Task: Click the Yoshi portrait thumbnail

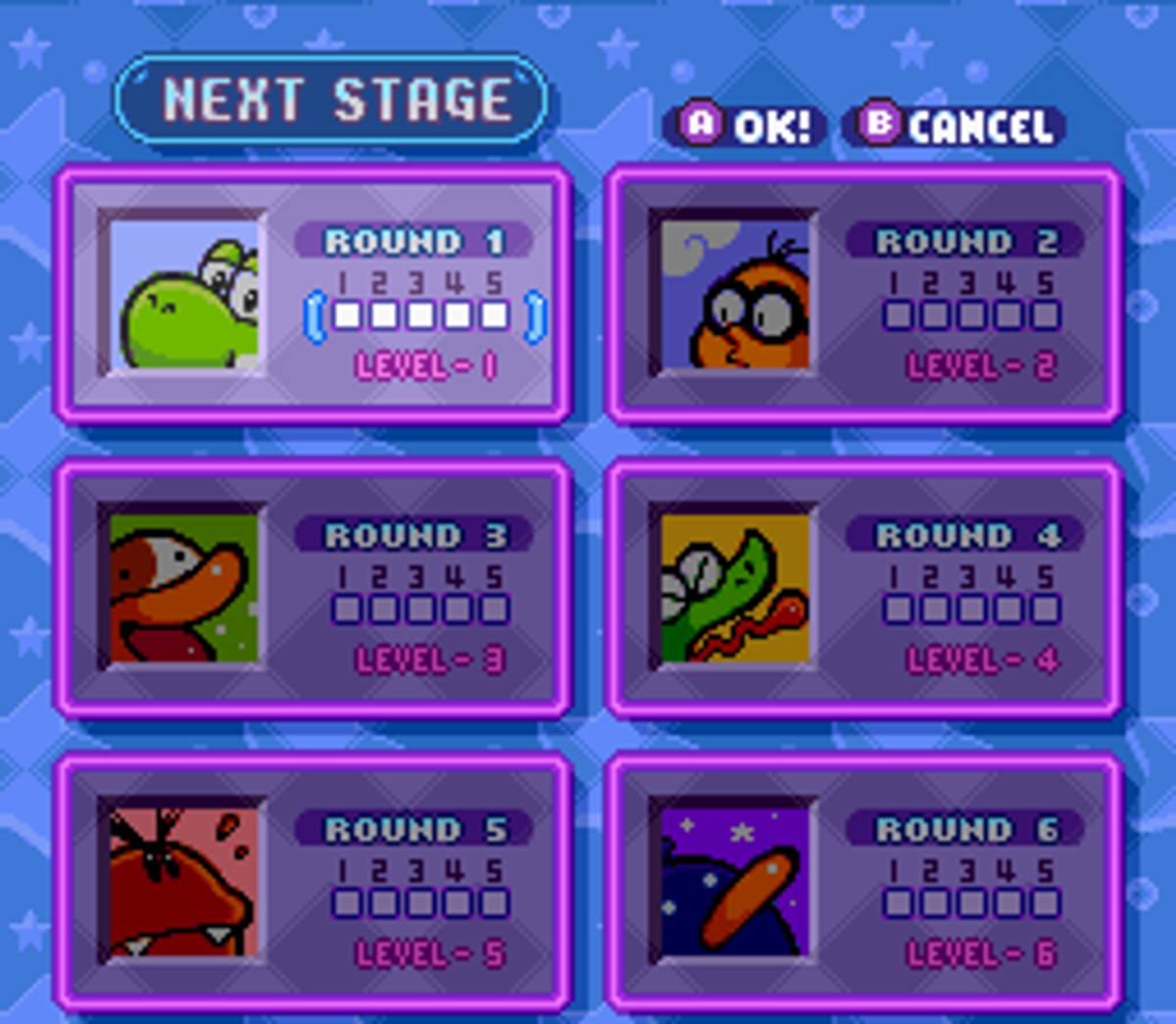Action: pyautogui.click(x=184, y=294)
